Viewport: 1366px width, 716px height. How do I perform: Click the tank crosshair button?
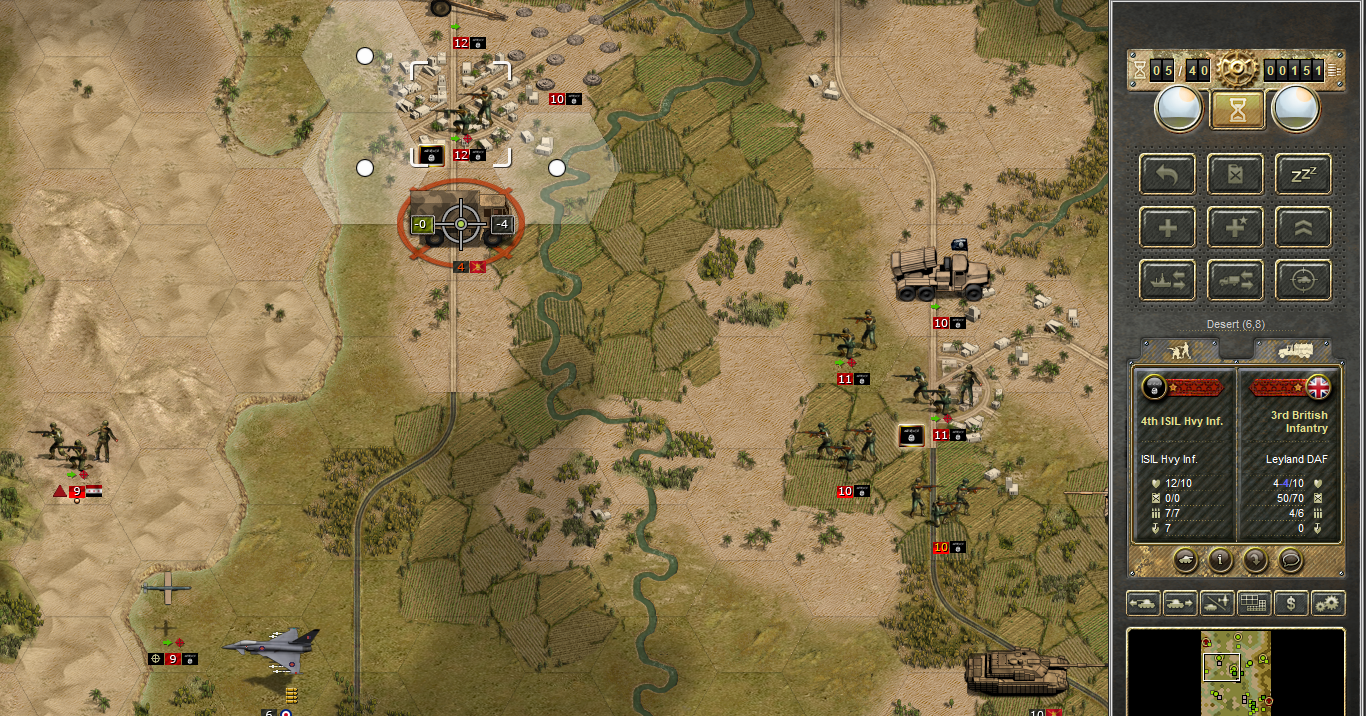pos(1303,281)
